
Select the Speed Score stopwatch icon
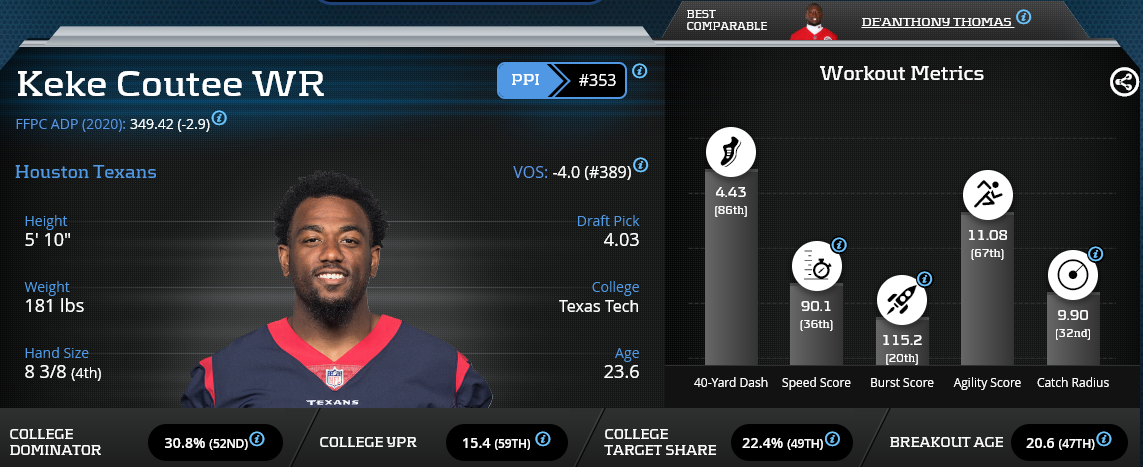(815, 267)
